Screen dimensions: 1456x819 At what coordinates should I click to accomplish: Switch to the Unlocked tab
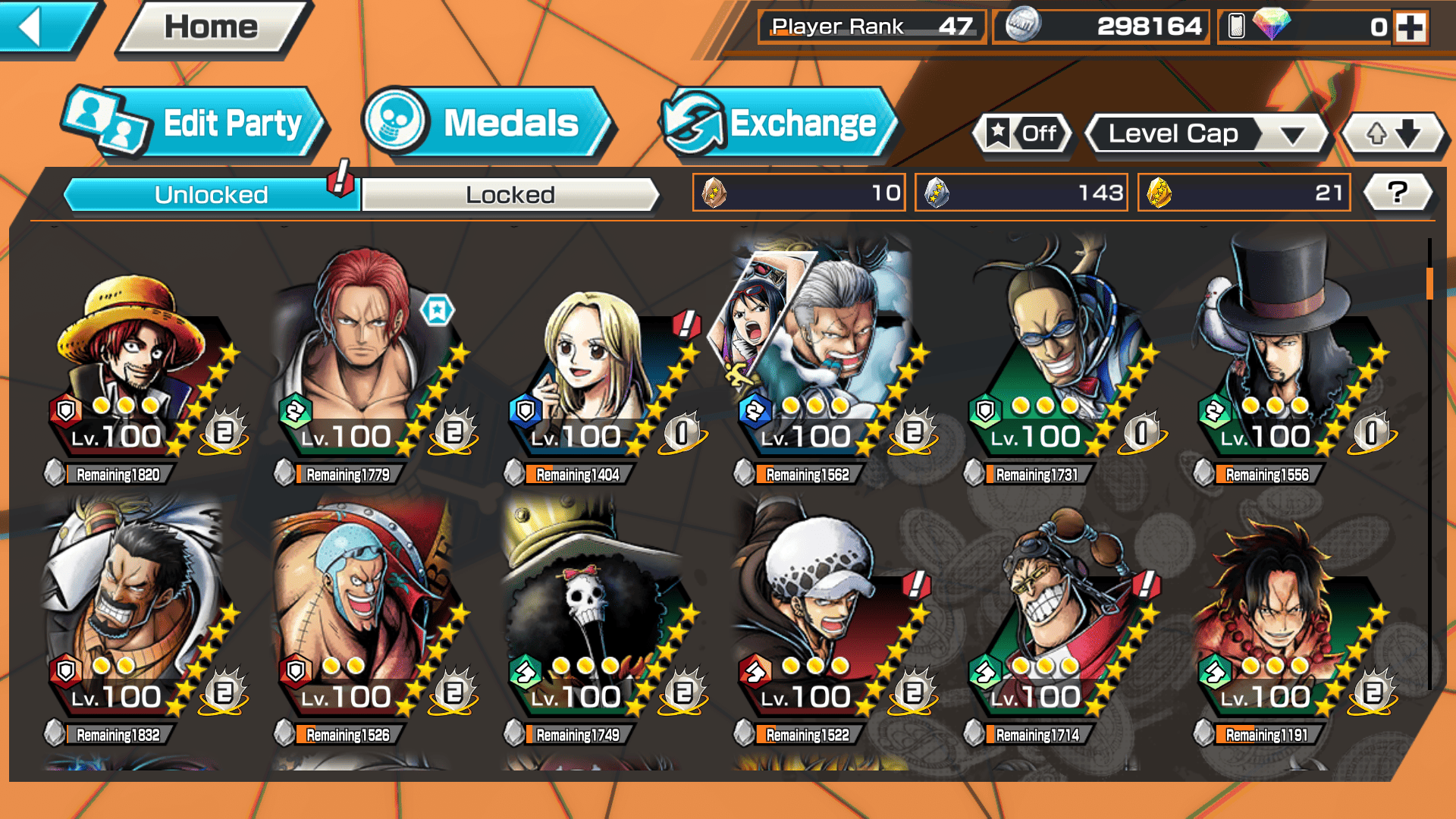pyautogui.click(x=211, y=195)
